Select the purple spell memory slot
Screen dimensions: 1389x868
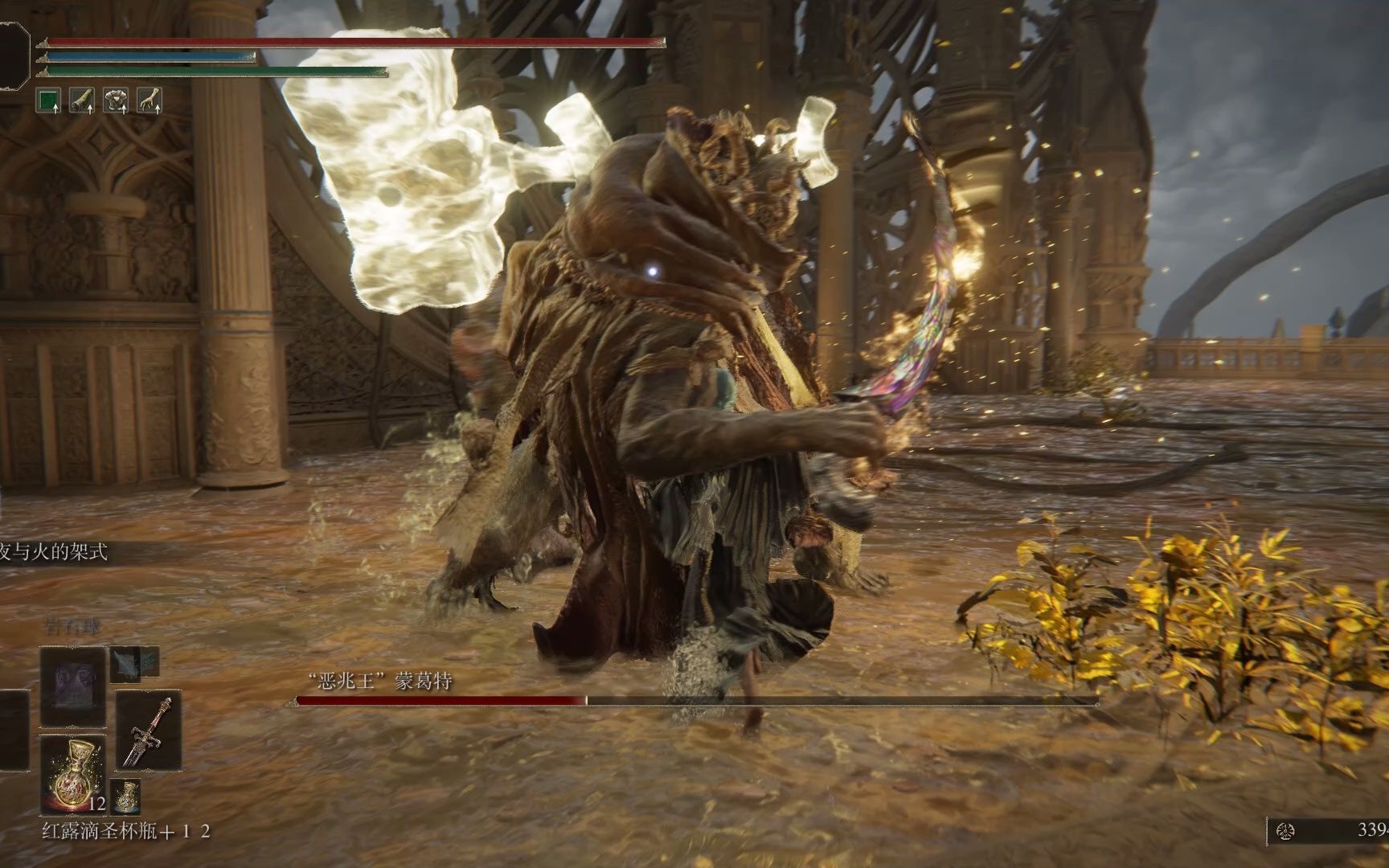[x=73, y=687]
